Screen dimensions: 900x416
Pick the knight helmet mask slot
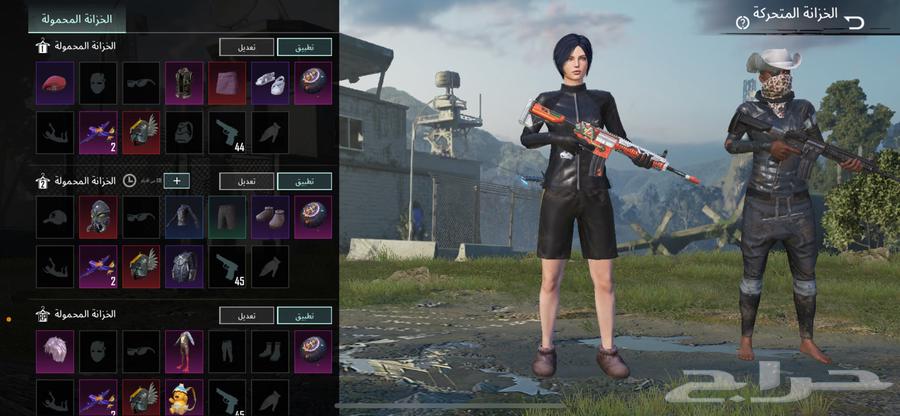point(98,217)
